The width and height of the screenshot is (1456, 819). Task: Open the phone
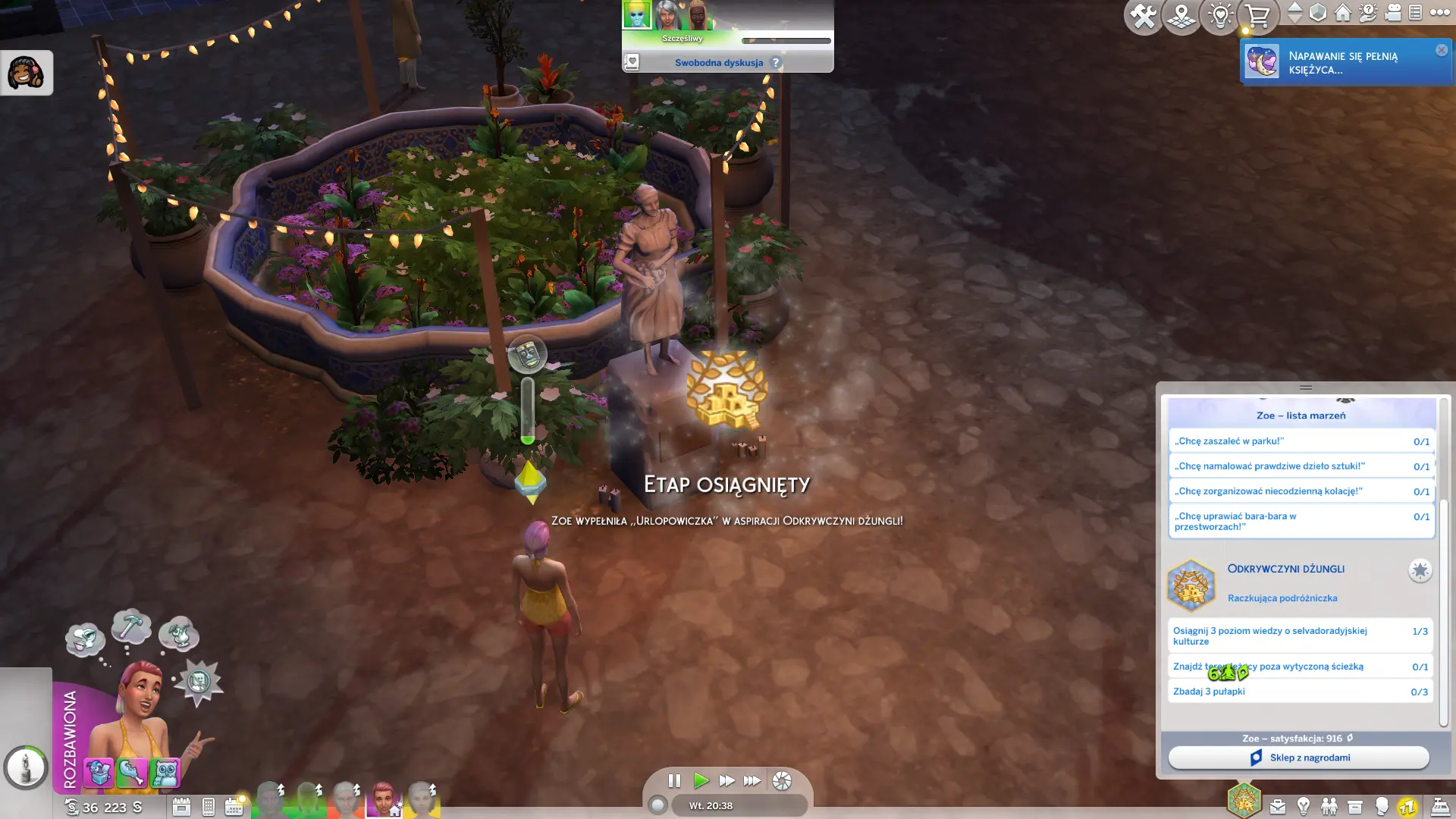[209, 807]
